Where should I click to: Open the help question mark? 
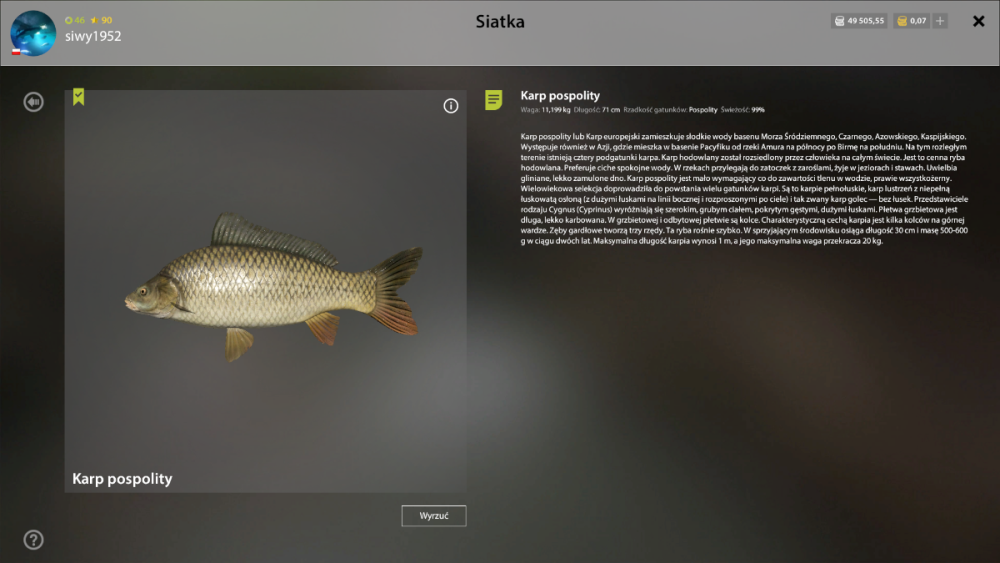[x=34, y=540]
